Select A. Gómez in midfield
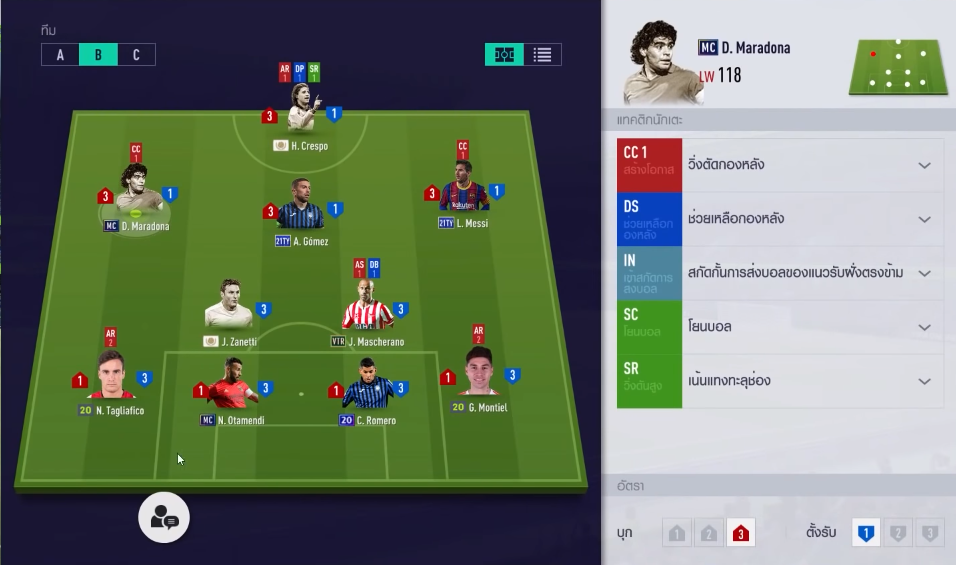 [x=301, y=208]
